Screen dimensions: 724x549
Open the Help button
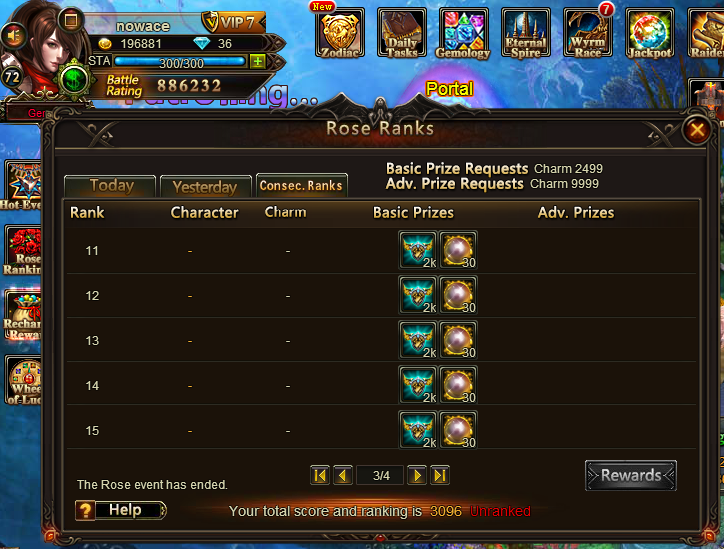click(x=121, y=510)
